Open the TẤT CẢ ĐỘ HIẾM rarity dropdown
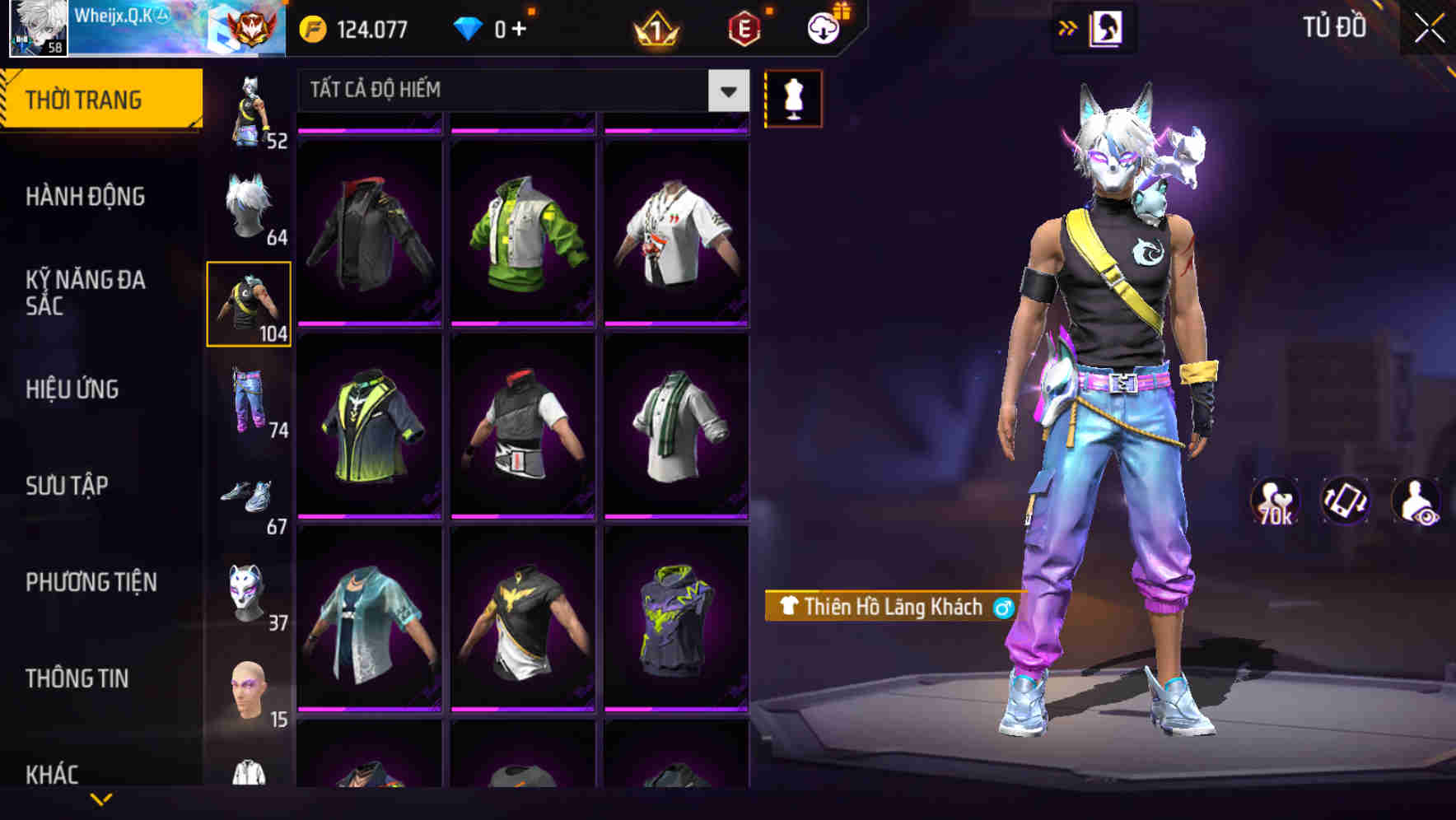Screen dimensions: 1456x820 coord(519,91)
